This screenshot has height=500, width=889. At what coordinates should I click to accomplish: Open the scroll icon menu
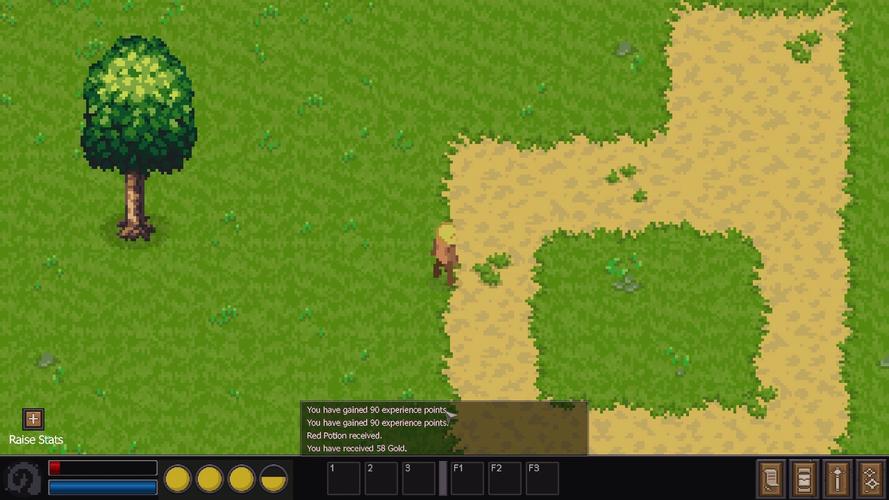[771, 477]
